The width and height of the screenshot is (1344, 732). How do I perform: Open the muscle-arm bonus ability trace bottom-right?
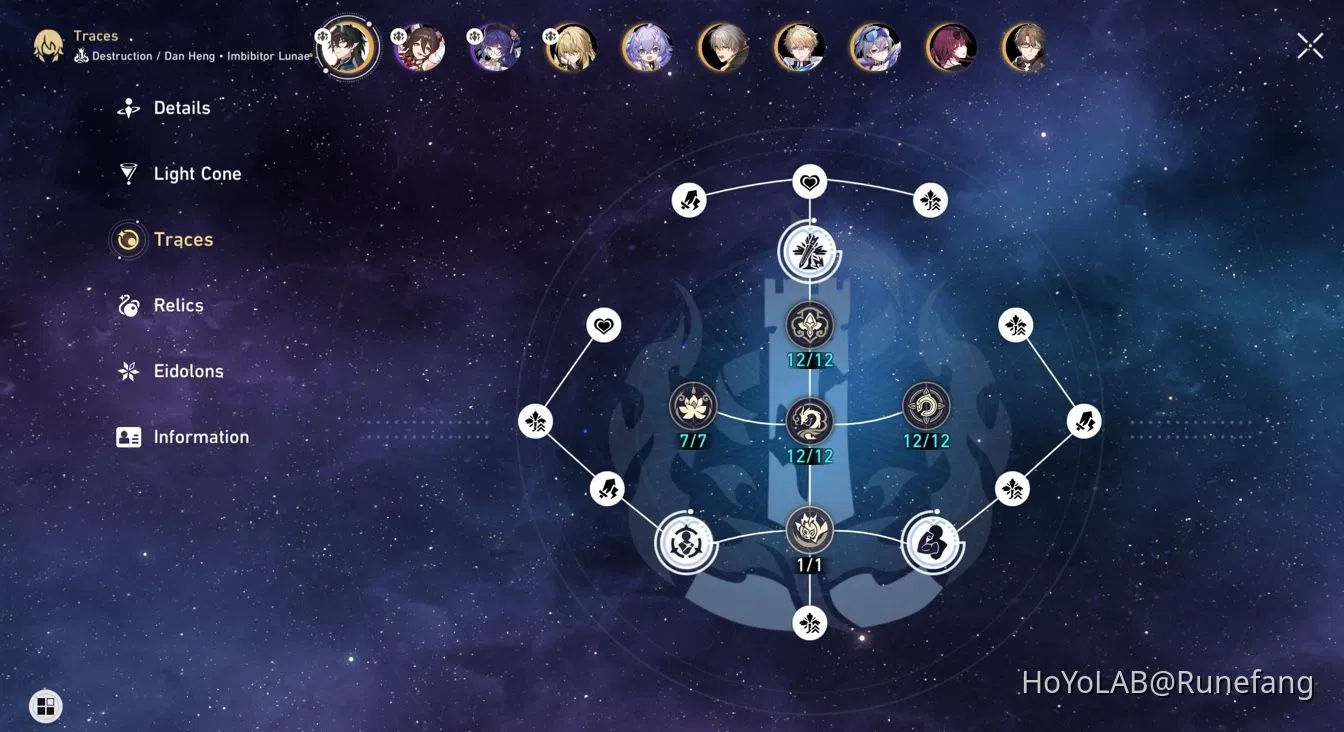[933, 544]
